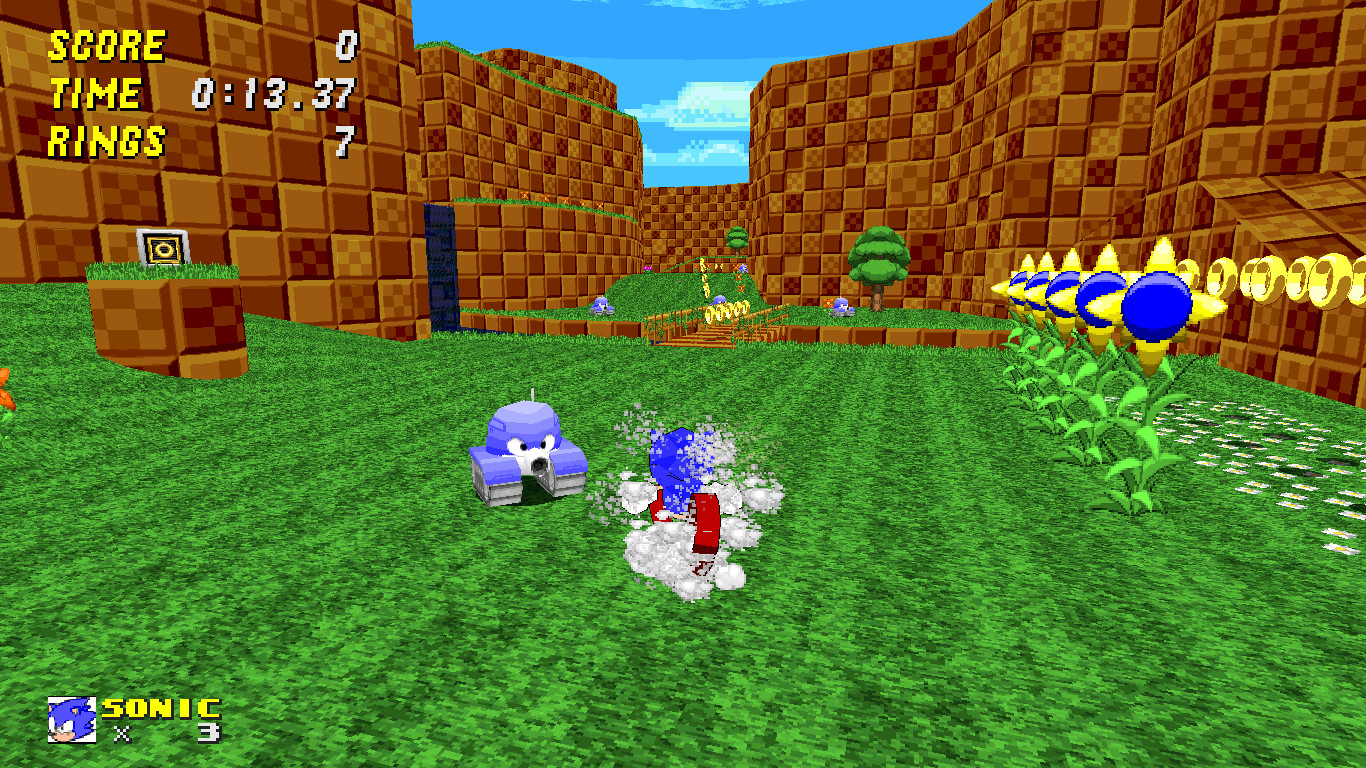Click the orange flower at the left edge
The image size is (1366, 768).
(x=6, y=390)
